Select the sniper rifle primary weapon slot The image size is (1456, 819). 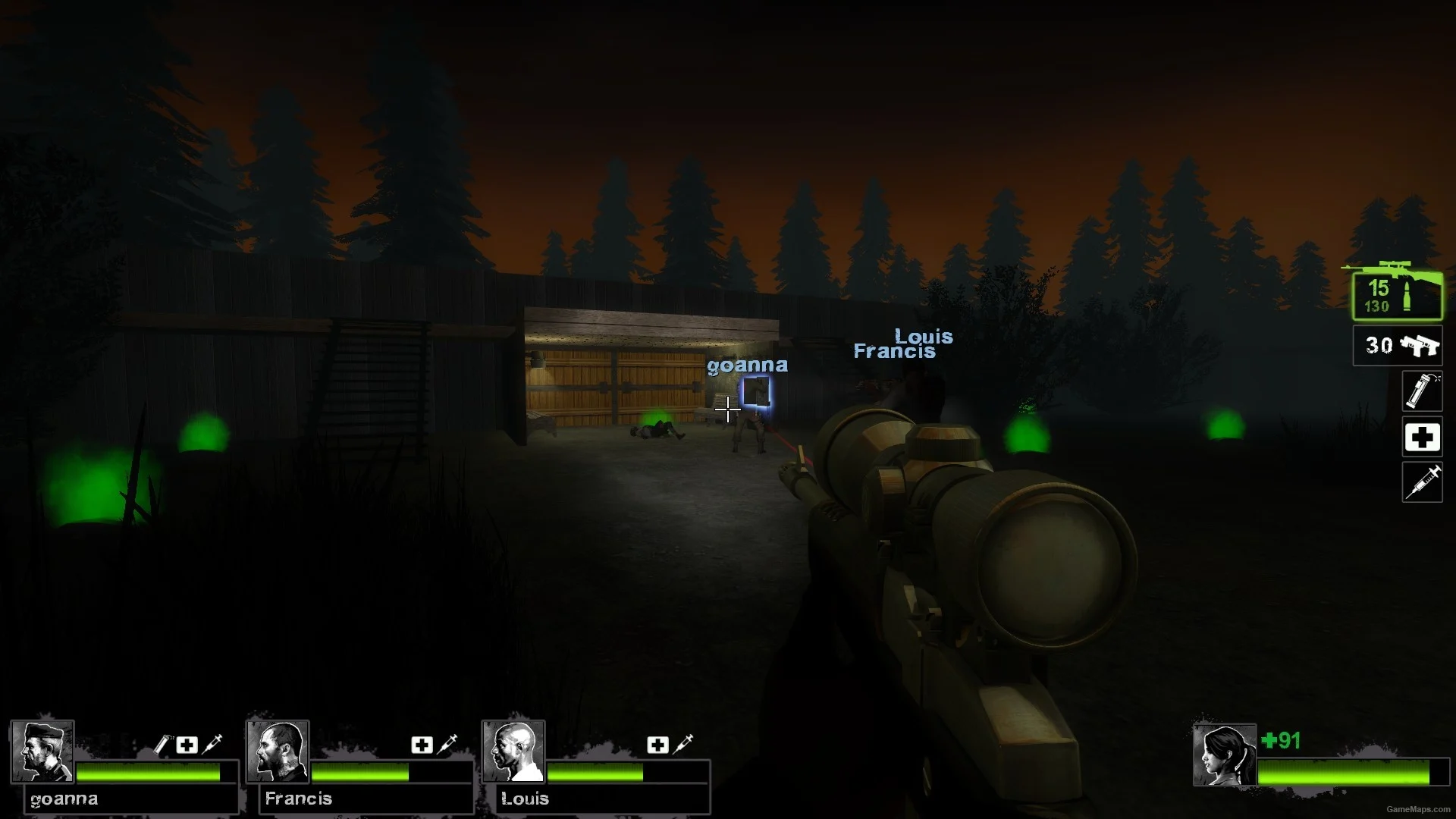(1397, 296)
